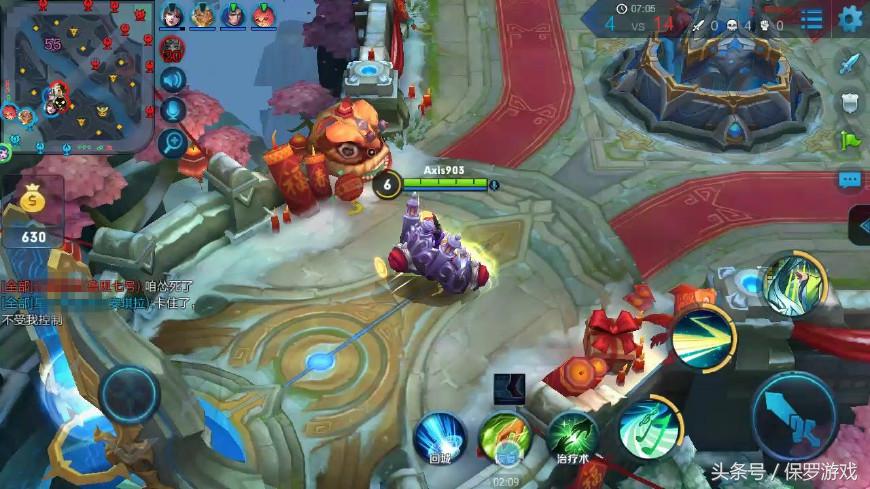Screen dimensions: 870x489
Task: Send the sword attack signal
Action: coord(849,64)
